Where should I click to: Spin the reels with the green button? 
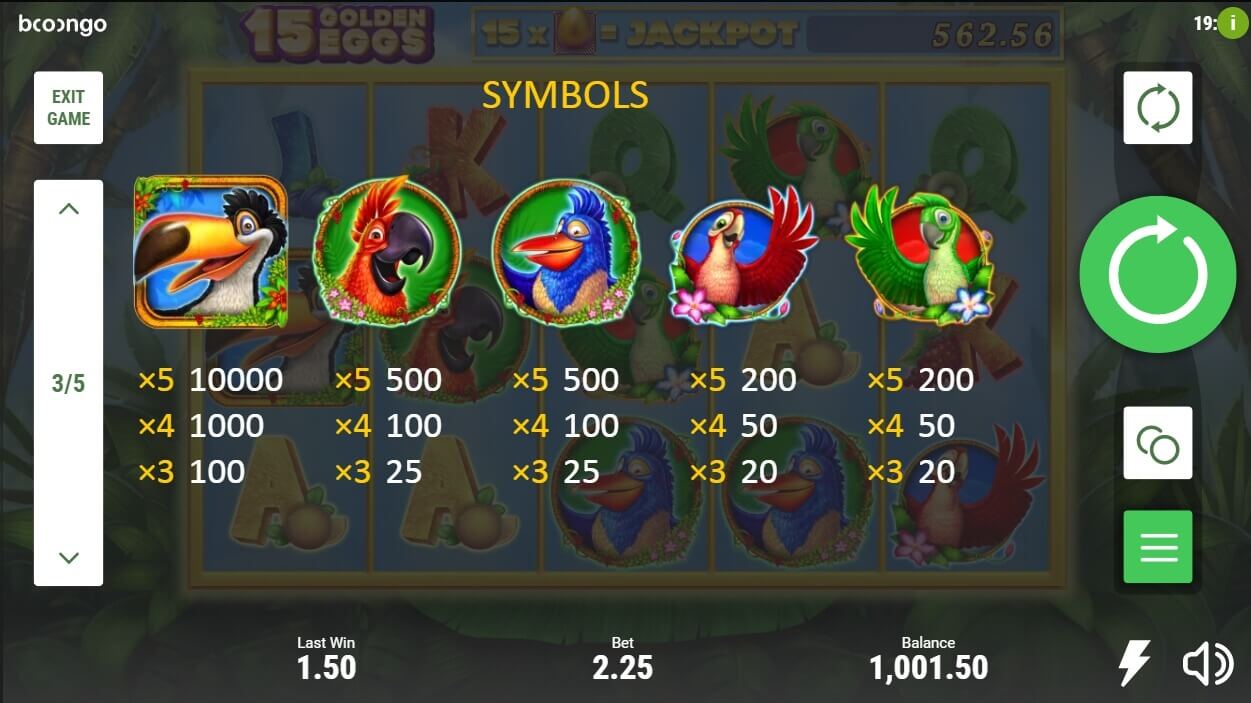[1157, 274]
